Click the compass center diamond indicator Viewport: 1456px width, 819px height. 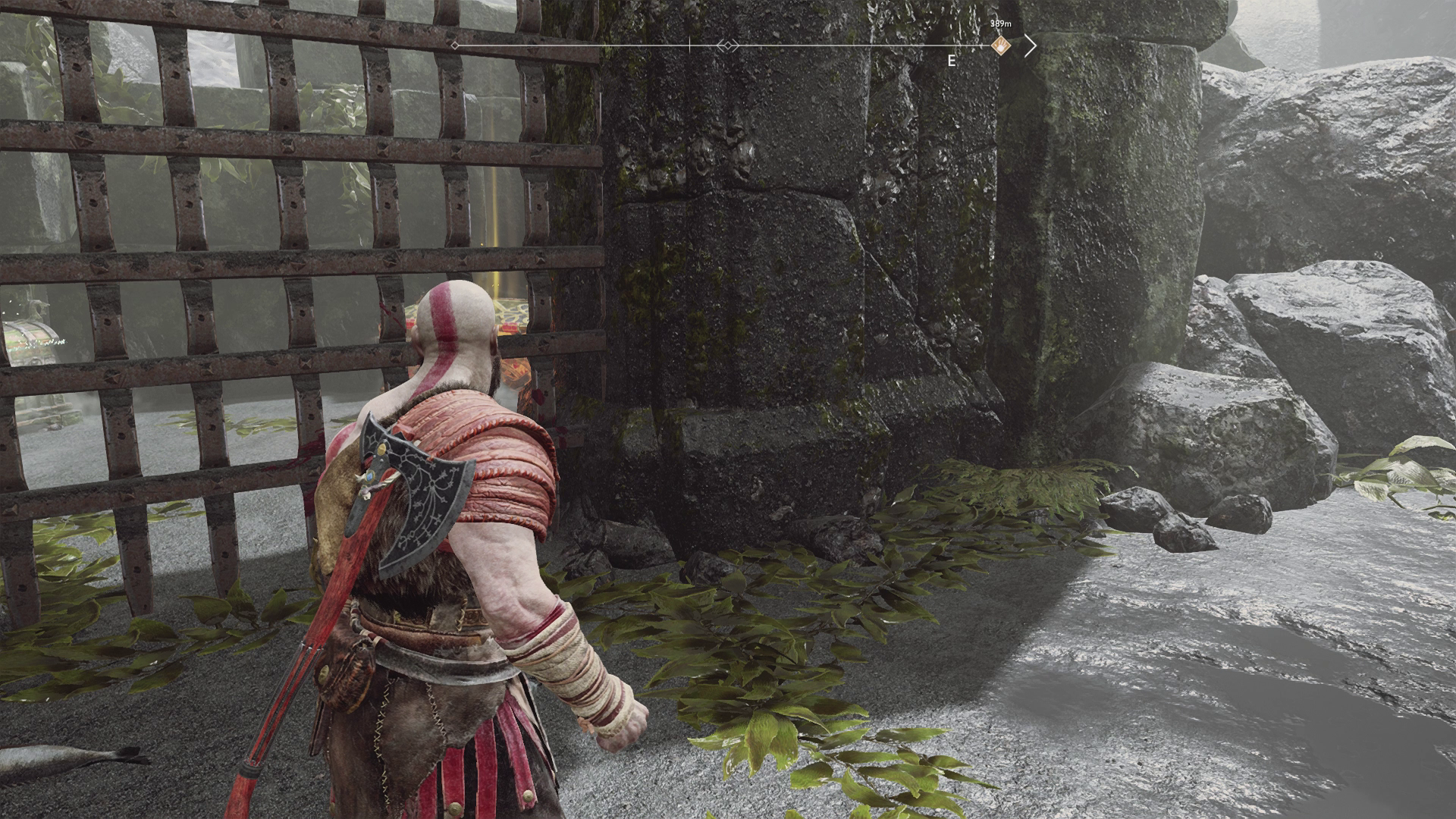point(727,46)
